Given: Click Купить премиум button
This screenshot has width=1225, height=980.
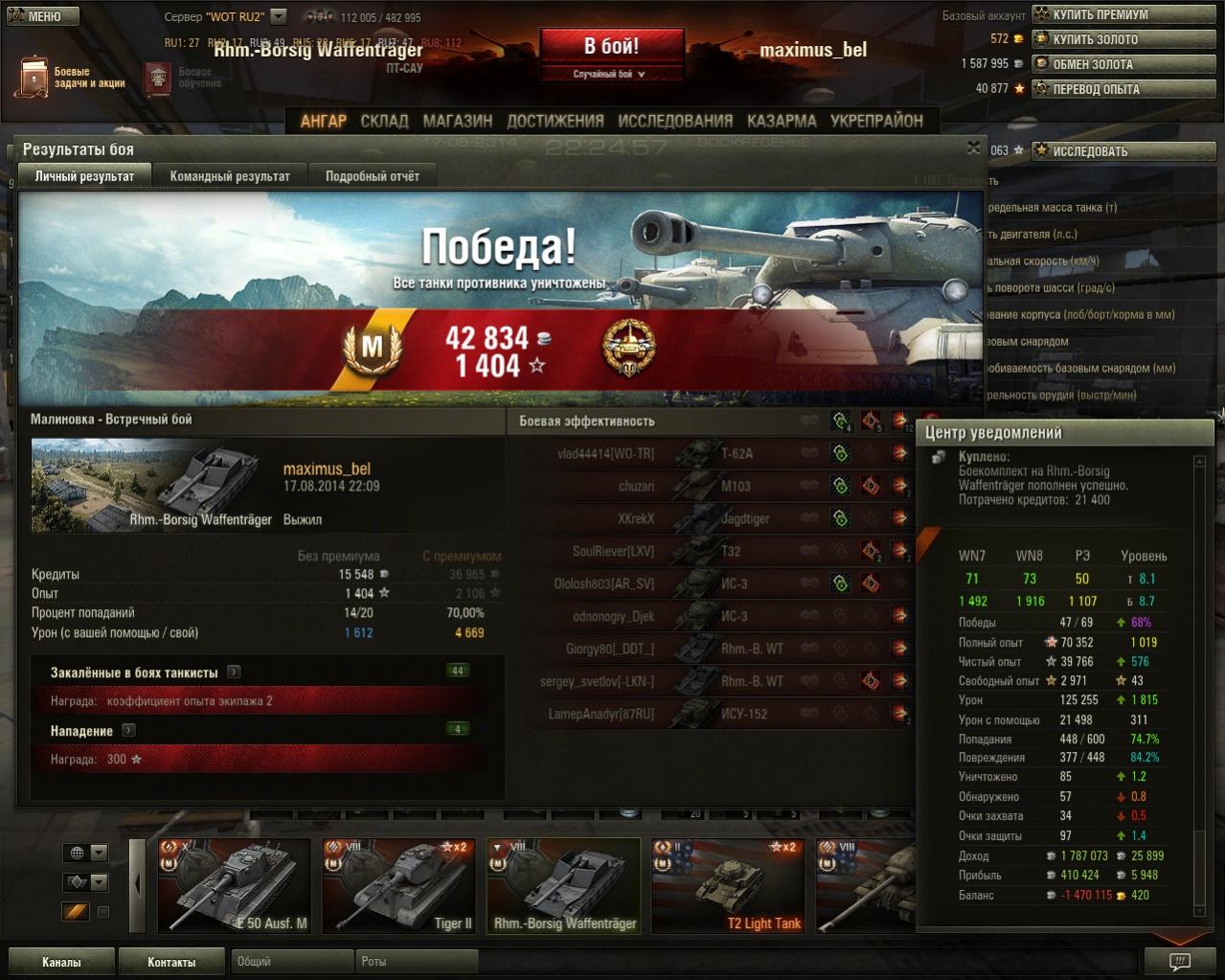Looking at the screenshot, I should (x=1123, y=14).
